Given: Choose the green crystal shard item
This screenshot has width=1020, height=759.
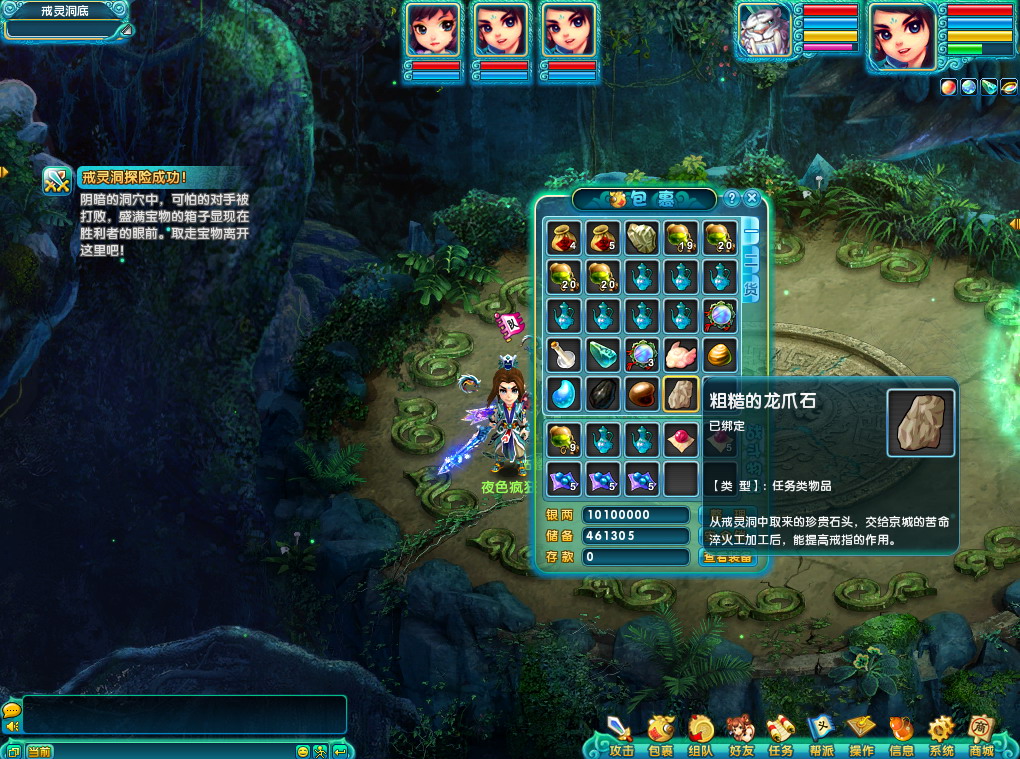Looking at the screenshot, I should pos(603,355).
